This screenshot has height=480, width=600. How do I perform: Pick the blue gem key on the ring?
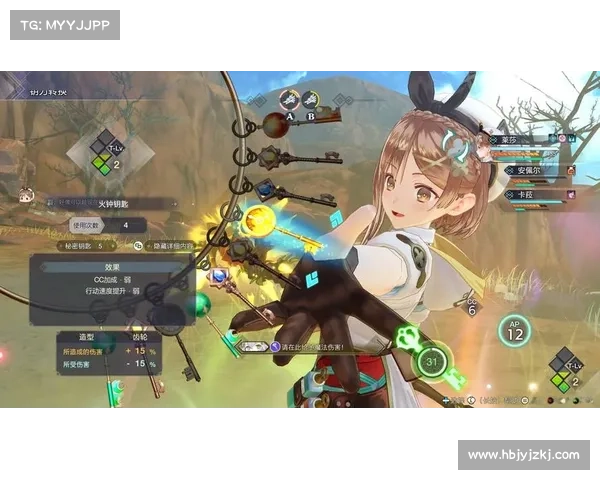point(265,187)
